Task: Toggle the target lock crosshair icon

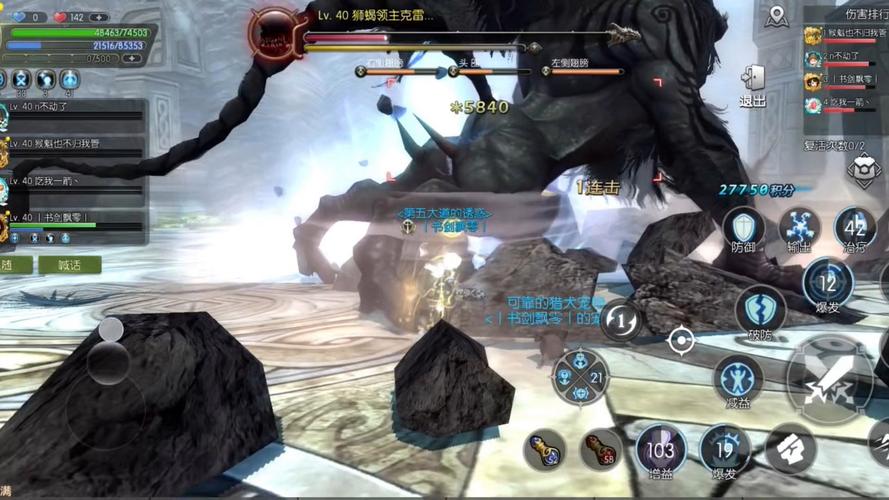Action: (681, 341)
